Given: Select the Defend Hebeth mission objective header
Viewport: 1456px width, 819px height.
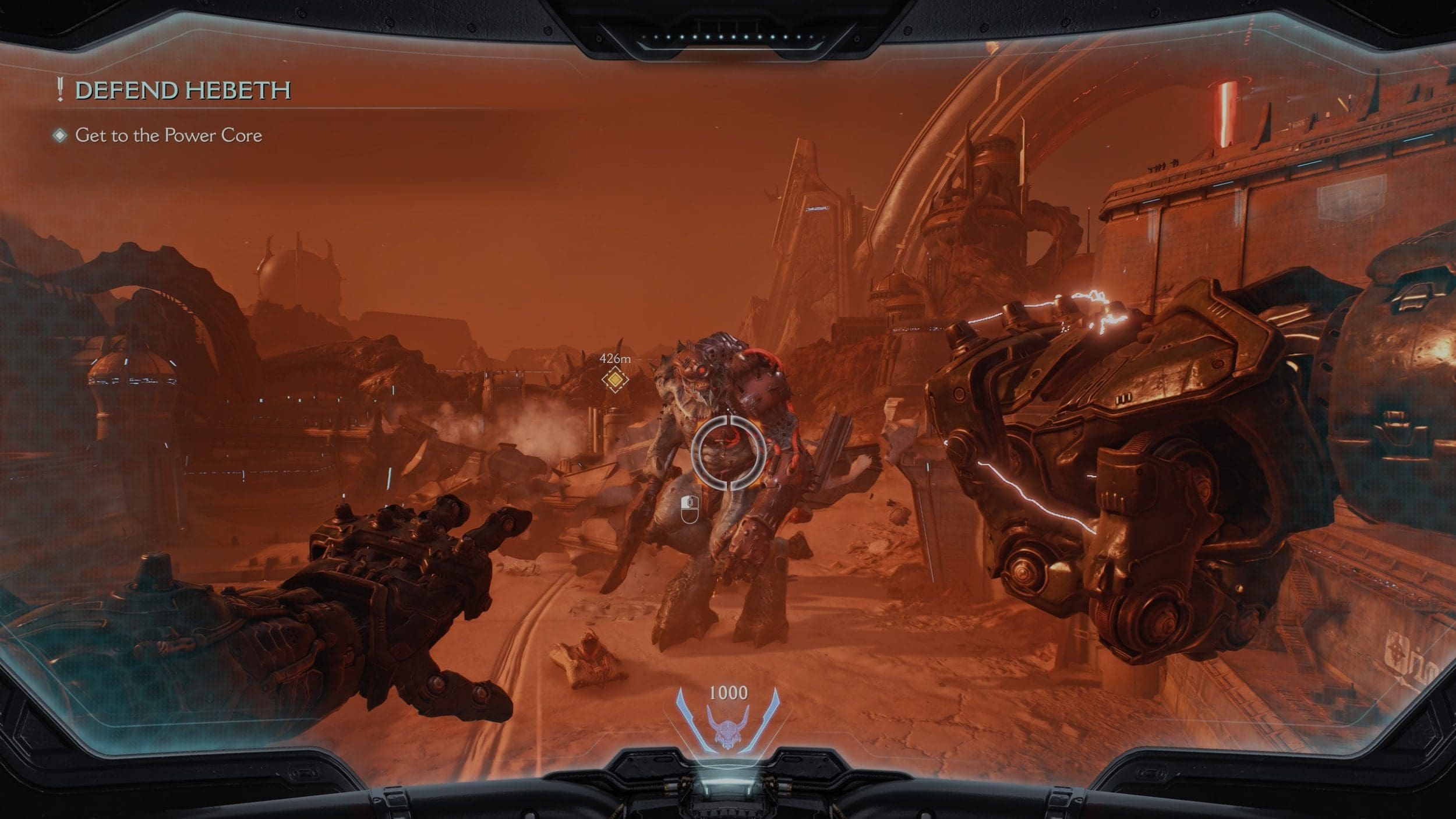Looking at the screenshot, I should point(182,90).
